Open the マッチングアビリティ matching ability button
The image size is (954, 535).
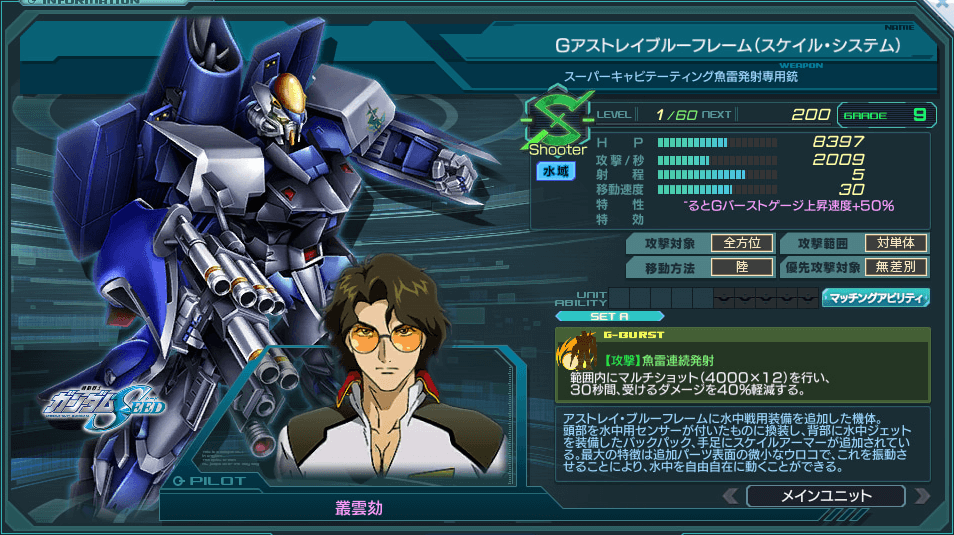[x=875, y=297]
